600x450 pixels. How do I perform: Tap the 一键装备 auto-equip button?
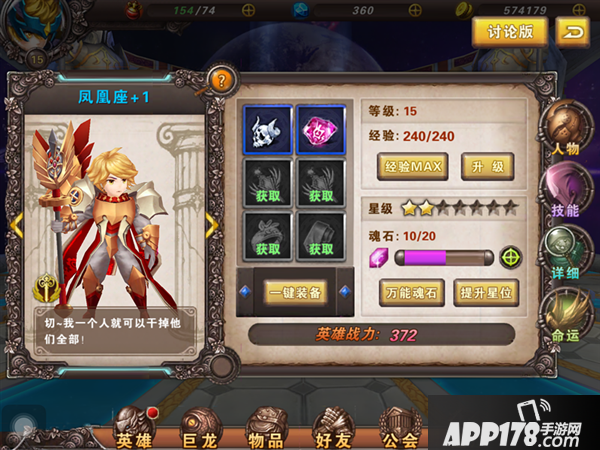pyautogui.click(x=295, y=291)
